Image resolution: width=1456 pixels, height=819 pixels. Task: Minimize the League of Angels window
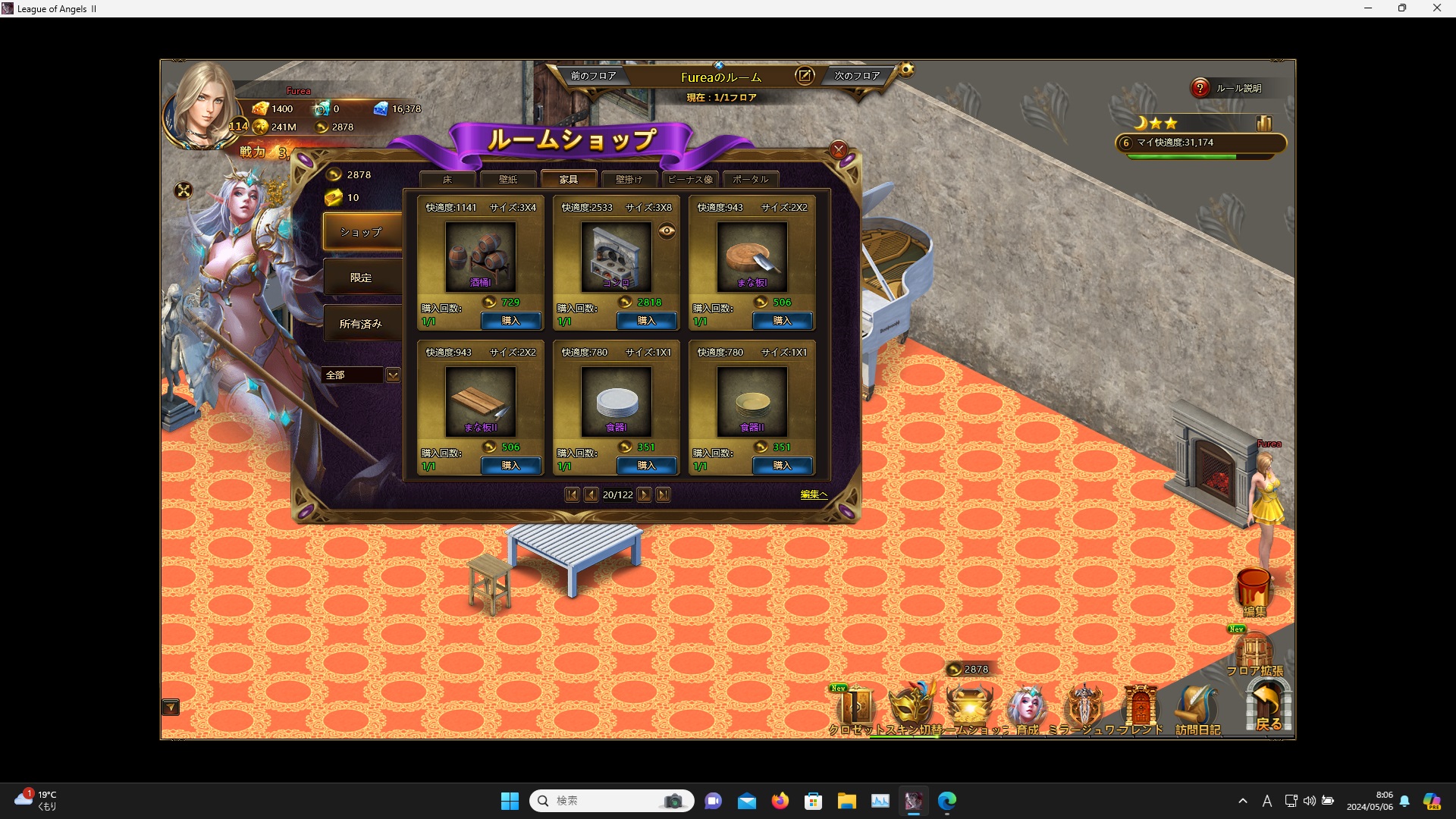tap(1368, 8)
